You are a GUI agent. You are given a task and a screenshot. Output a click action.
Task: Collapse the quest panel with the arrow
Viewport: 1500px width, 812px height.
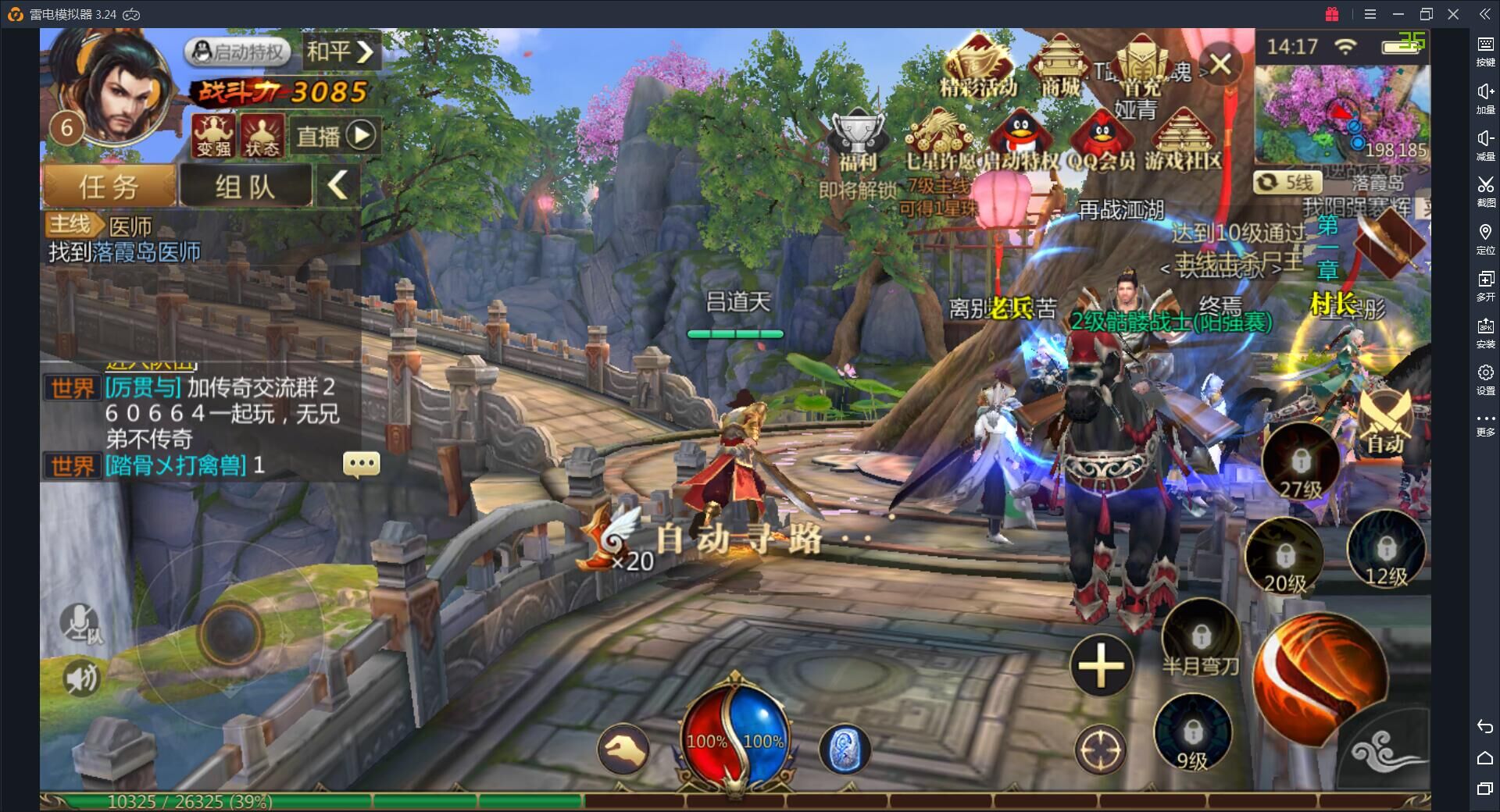337,186
